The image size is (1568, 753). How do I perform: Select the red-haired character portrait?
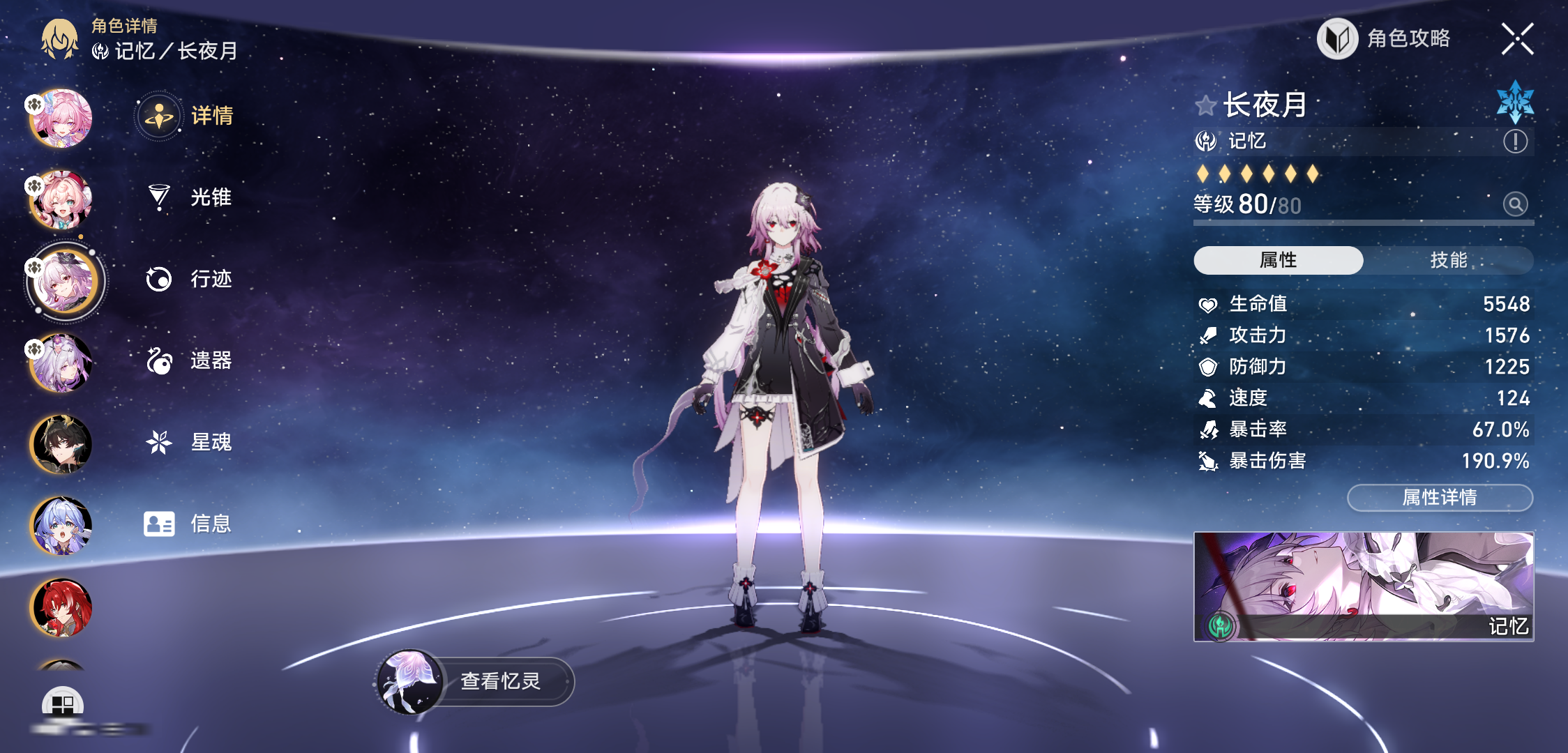[x=61, y=607]
